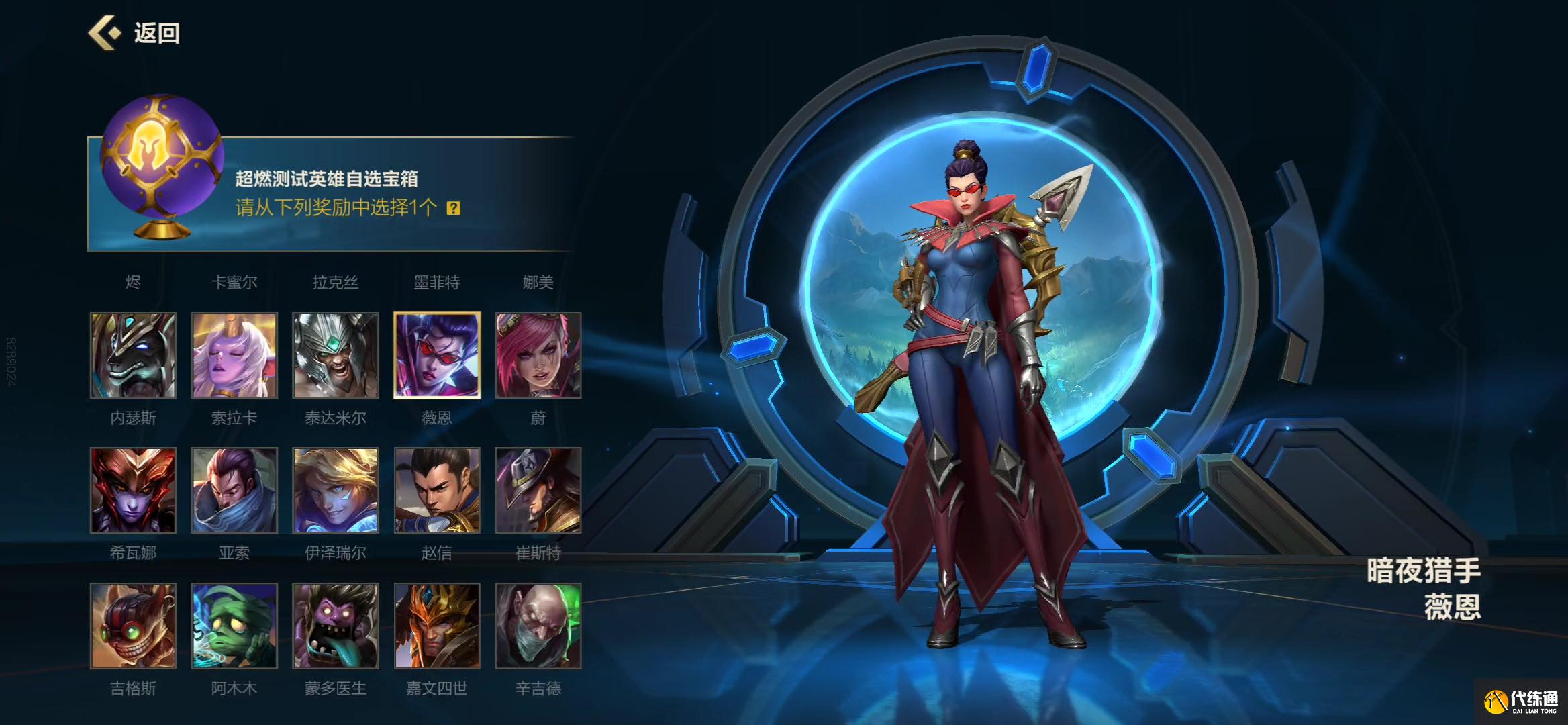
Task: Select the 内瑟斯 hero portrait
Action: point(134,355)
